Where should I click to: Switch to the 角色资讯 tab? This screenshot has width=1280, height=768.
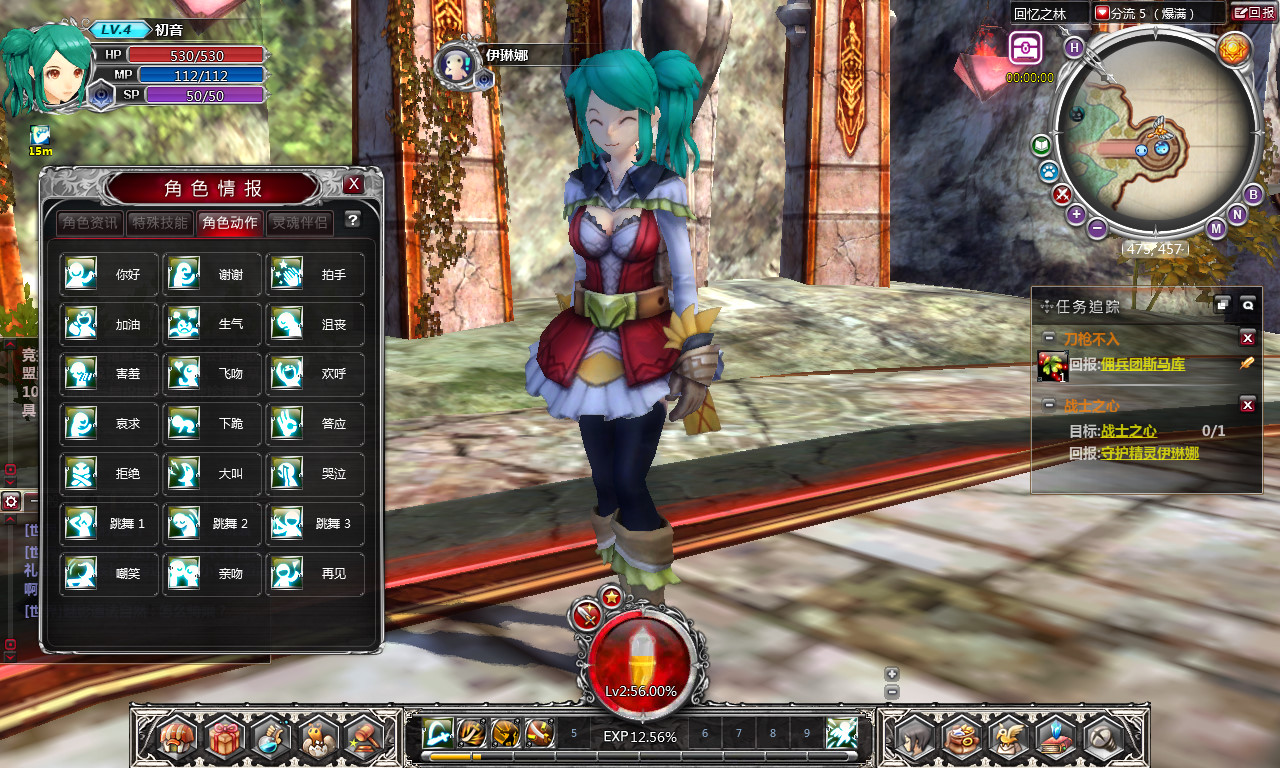(x=90, y=222)
